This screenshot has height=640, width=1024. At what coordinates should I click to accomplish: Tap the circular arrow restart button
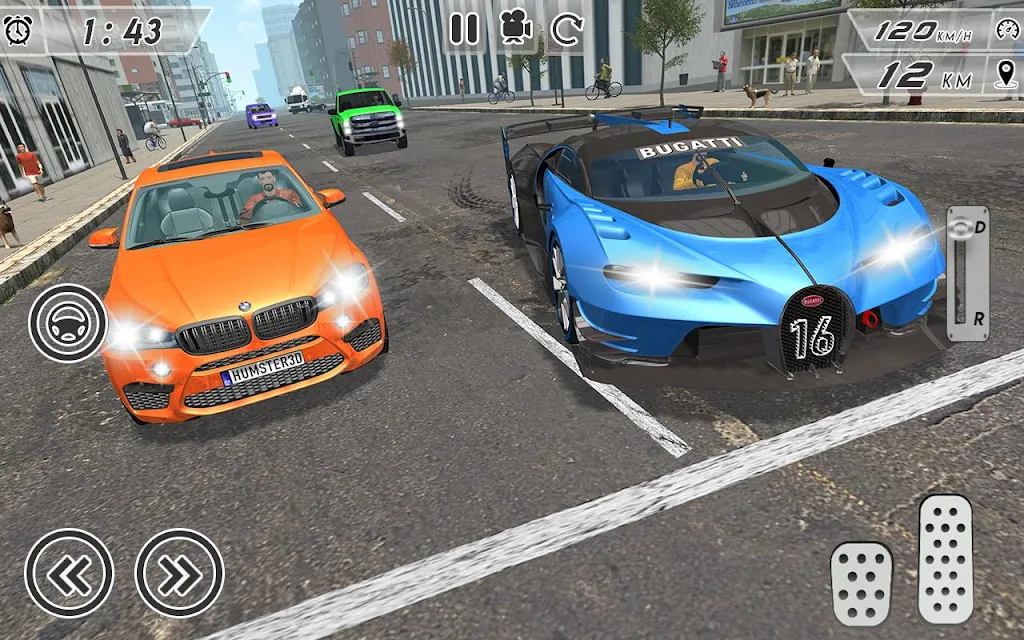tap(566, 29)
